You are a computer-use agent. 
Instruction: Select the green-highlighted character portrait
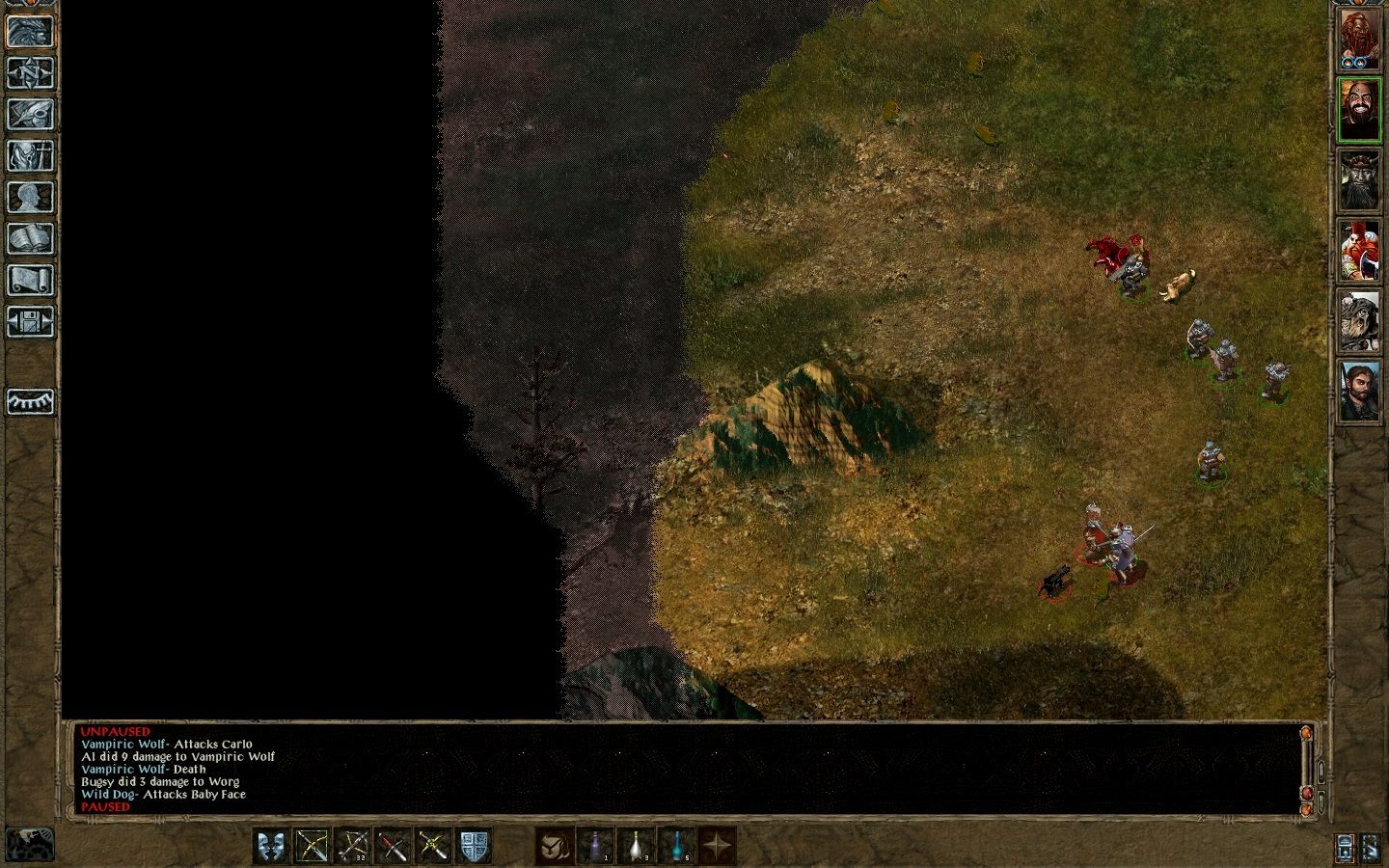click(x=1359, y=109)
